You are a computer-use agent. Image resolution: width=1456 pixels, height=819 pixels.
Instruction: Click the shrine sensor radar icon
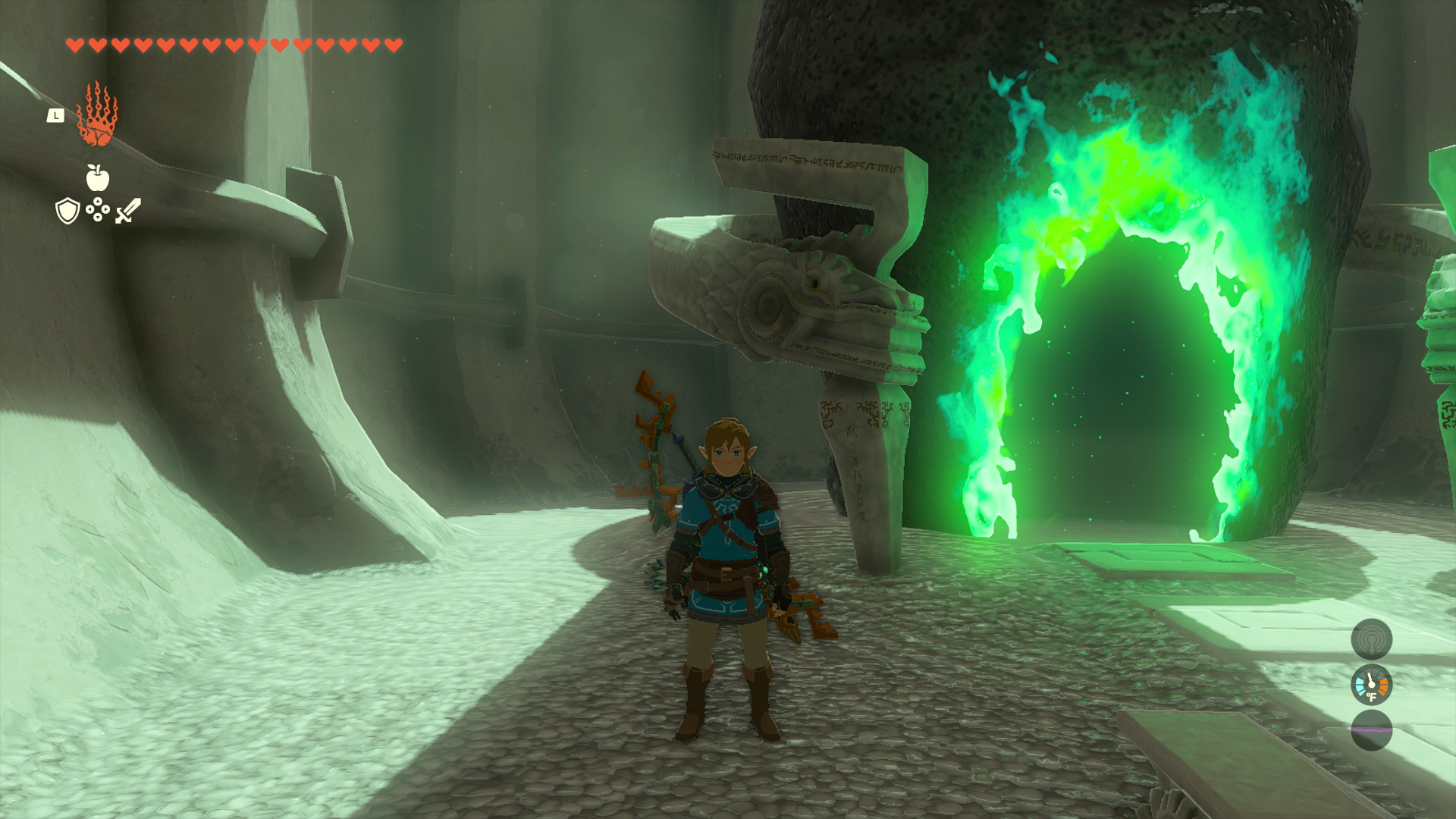click(1371, 639)
